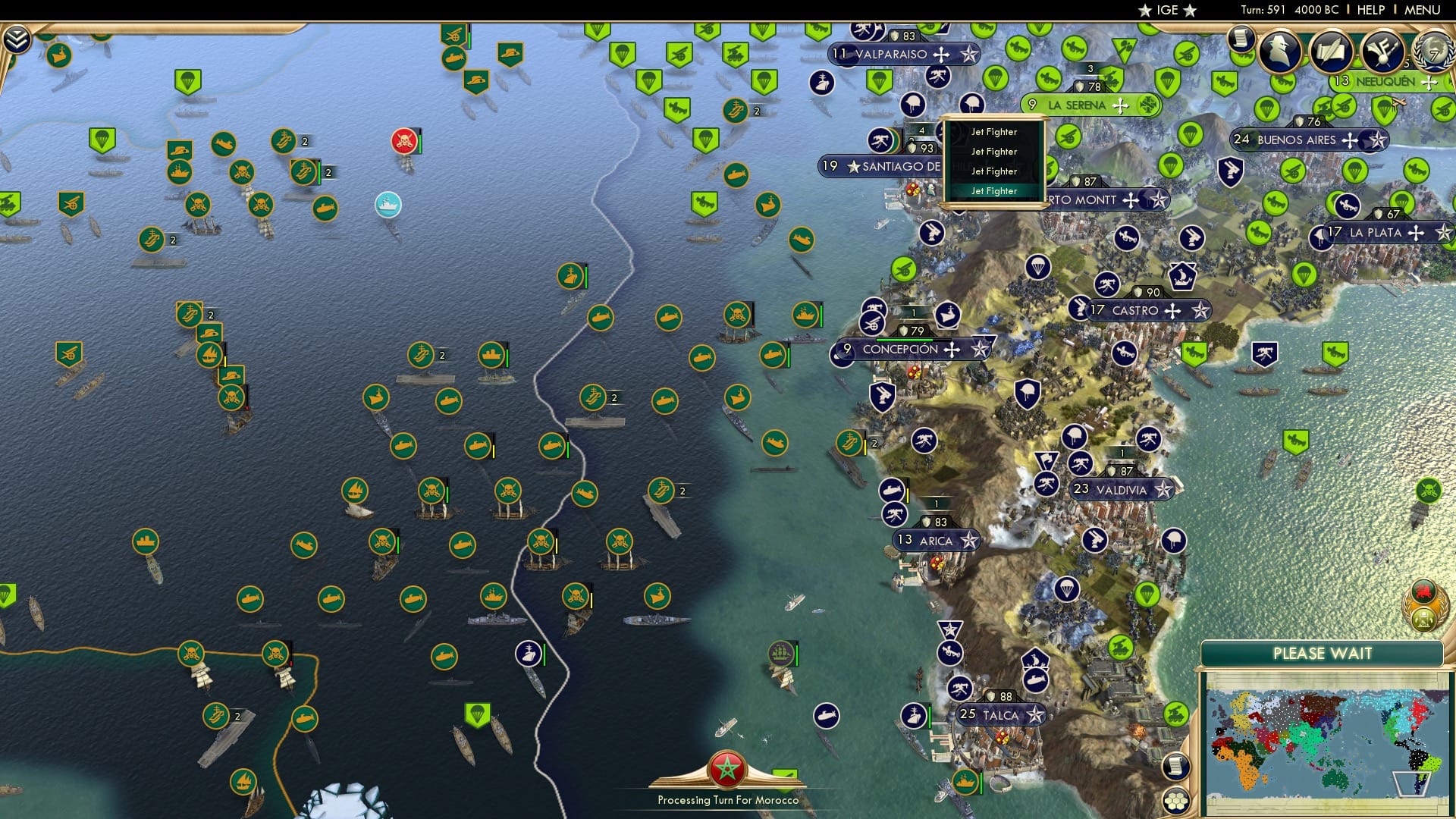
Task: Select the light blue ship icon in mid-ocean
Action: click(x=388, y=203)
